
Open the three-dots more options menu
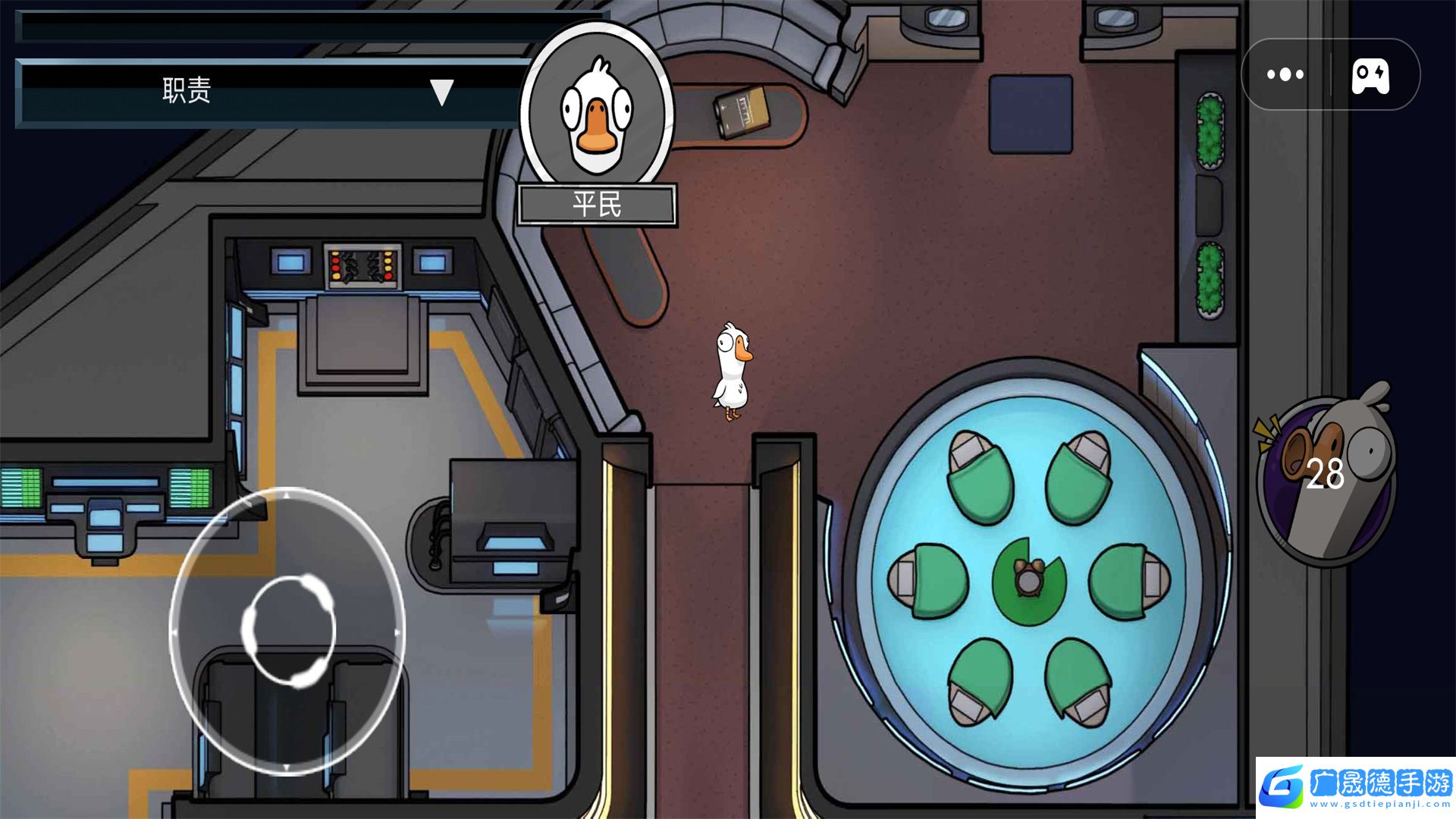[1285, 74]
